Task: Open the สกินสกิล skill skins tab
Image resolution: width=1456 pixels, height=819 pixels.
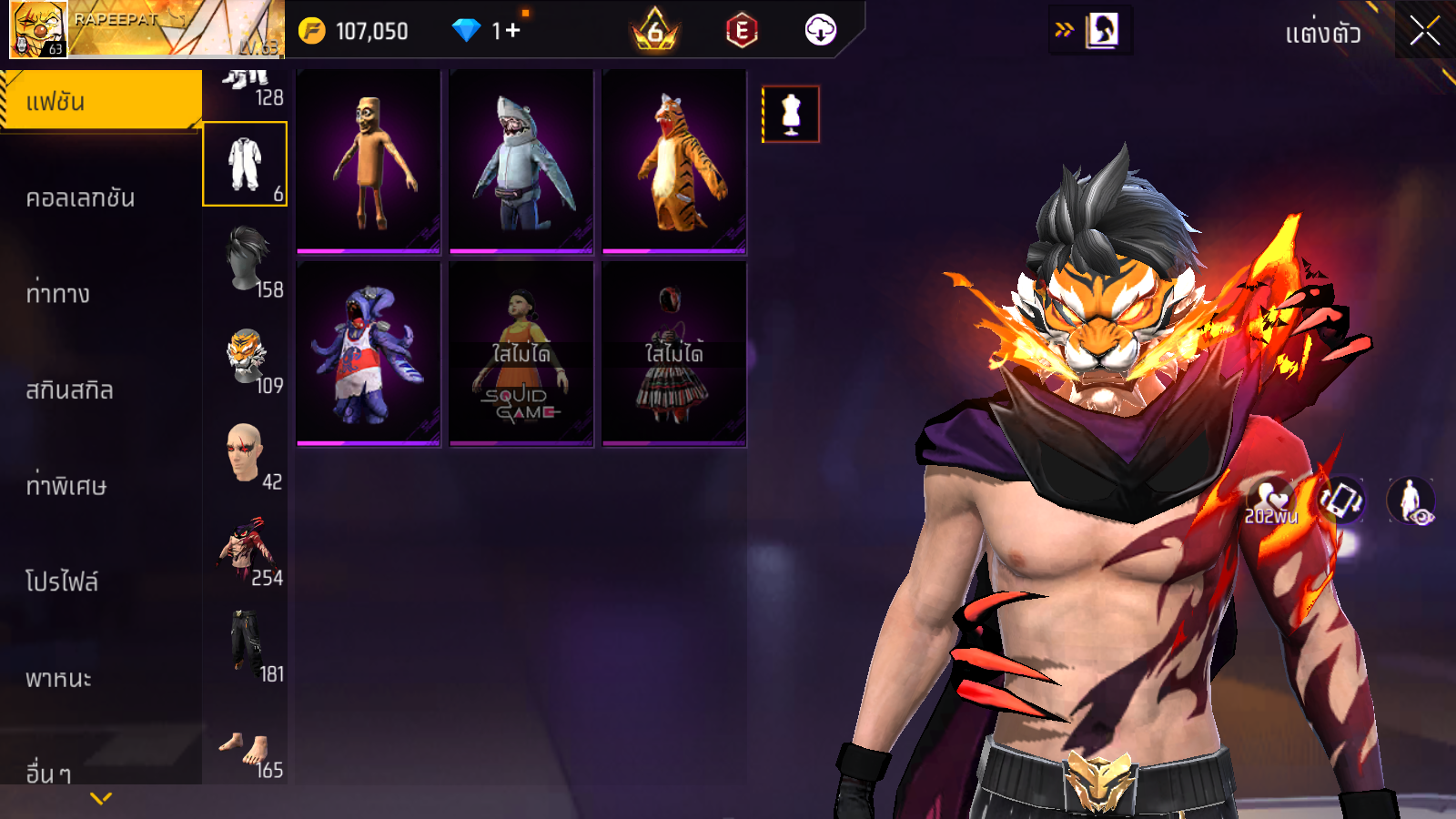Action: click(70, 389)
